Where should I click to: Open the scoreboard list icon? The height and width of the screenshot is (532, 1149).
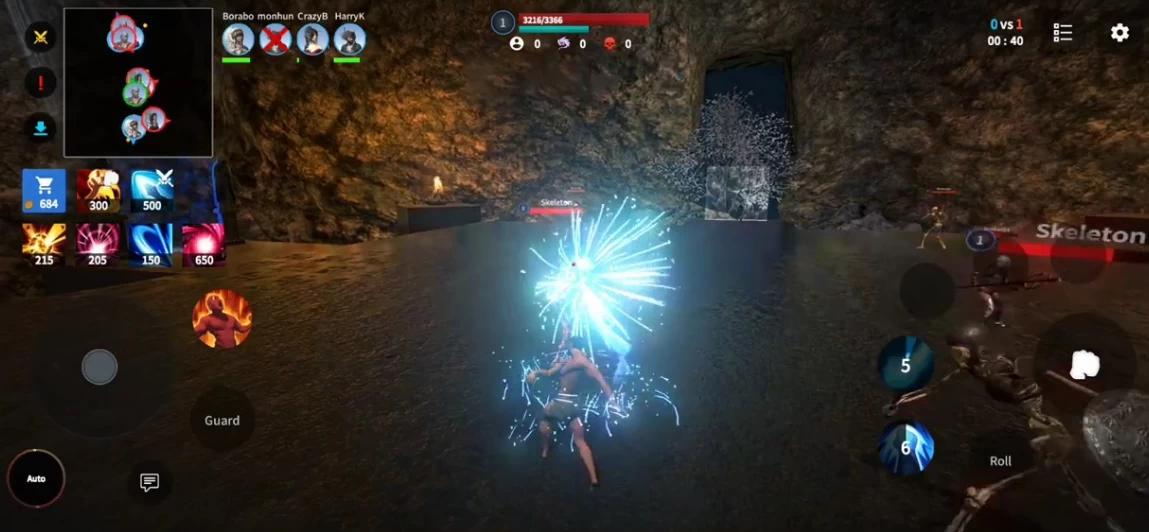click(x=1063, y=33)
